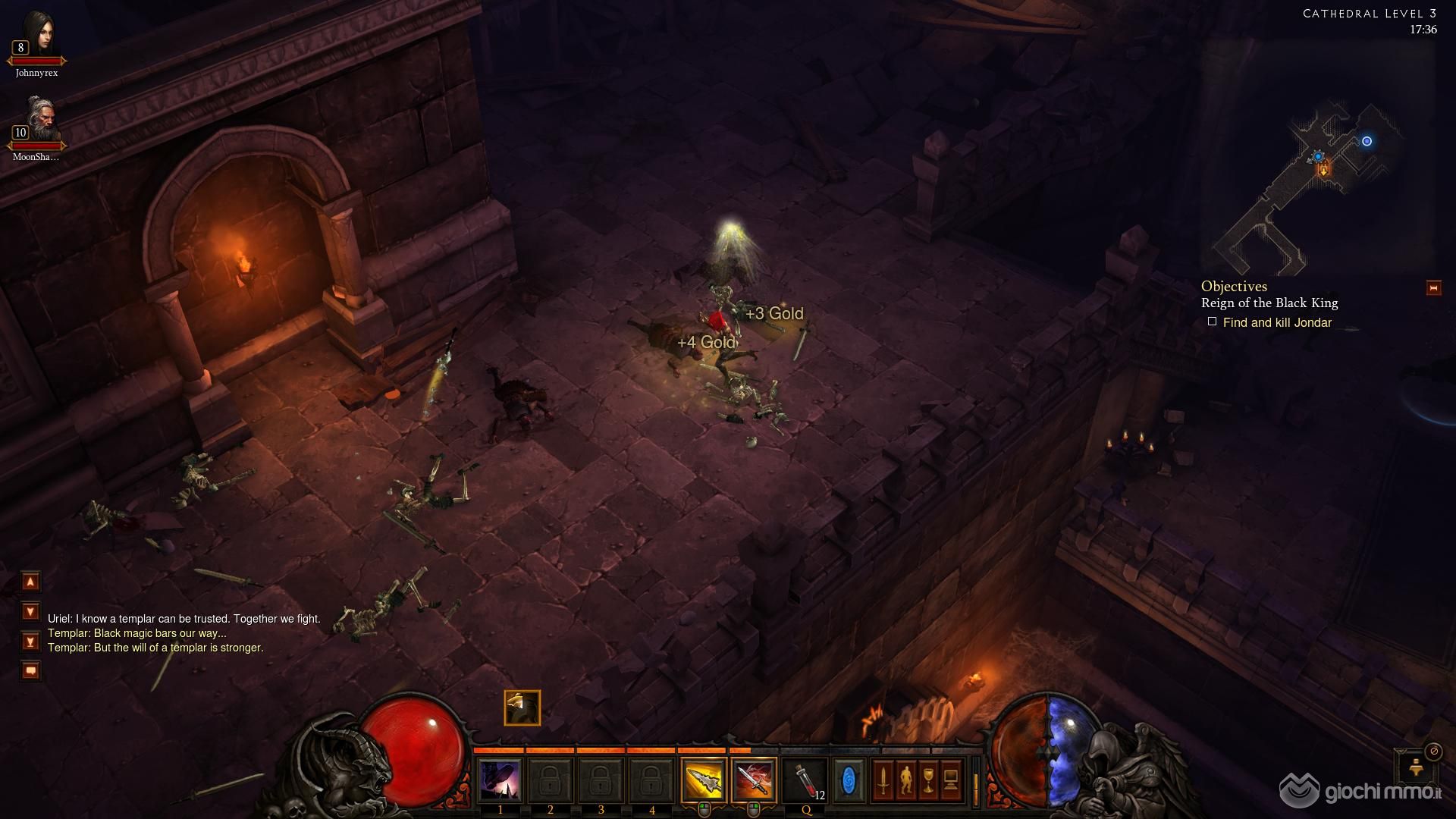Open the blue Town Portal
Viewport: 1456px width, 819px height.
[849, 780]
